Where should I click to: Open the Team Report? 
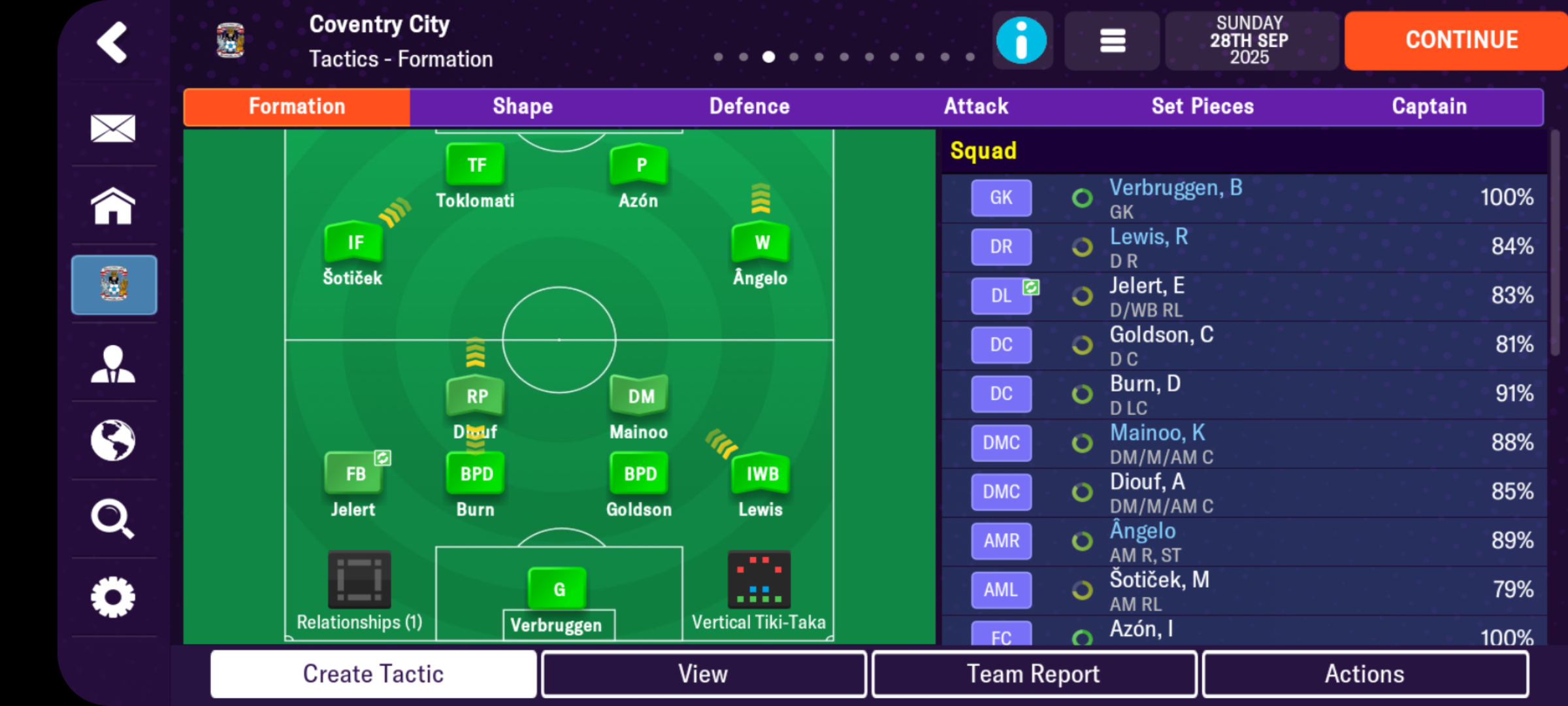[x=1033, y=673]
